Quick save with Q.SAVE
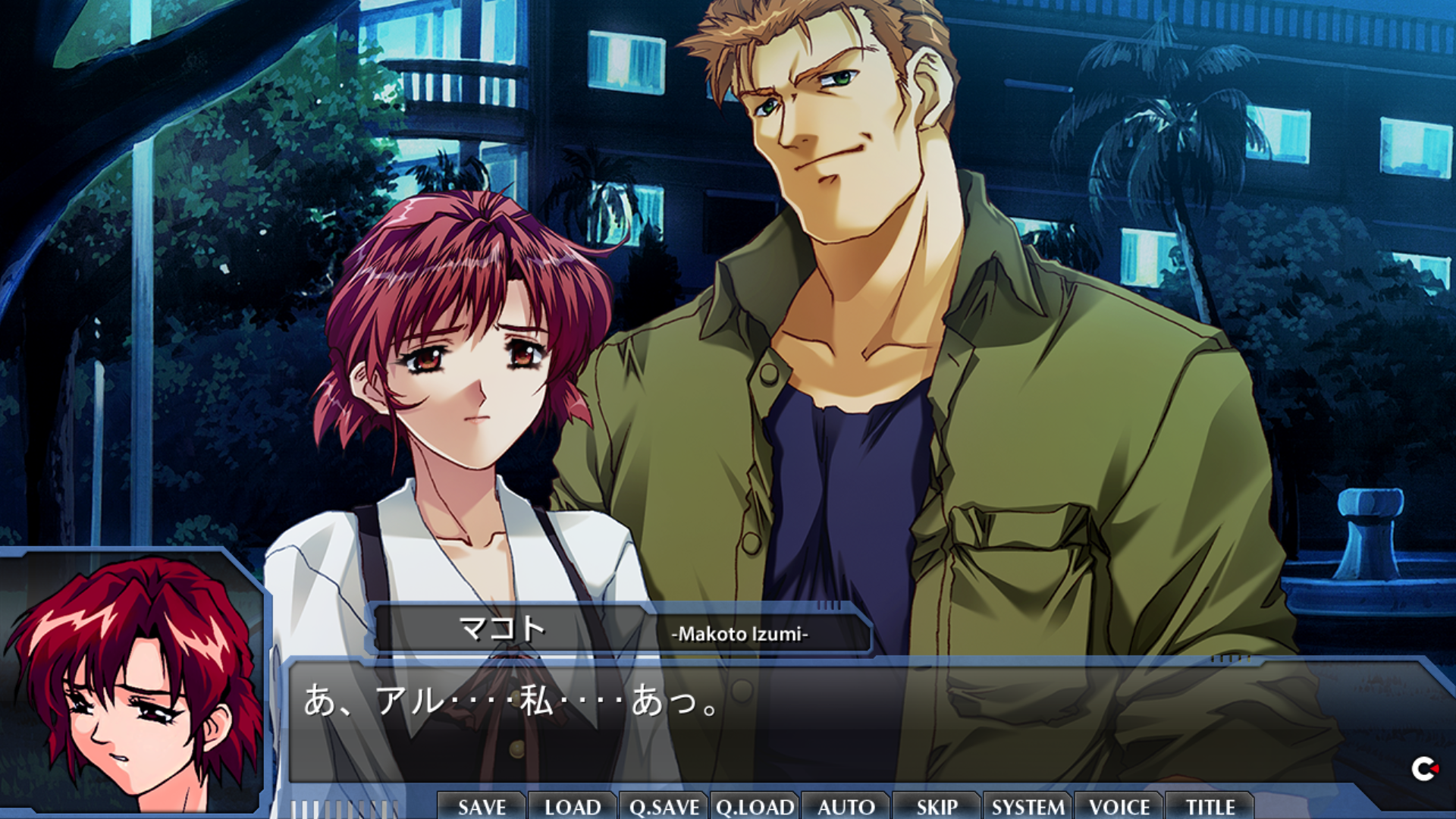Viewport: 1456px width, 819px height. click(x=664, y=806)
